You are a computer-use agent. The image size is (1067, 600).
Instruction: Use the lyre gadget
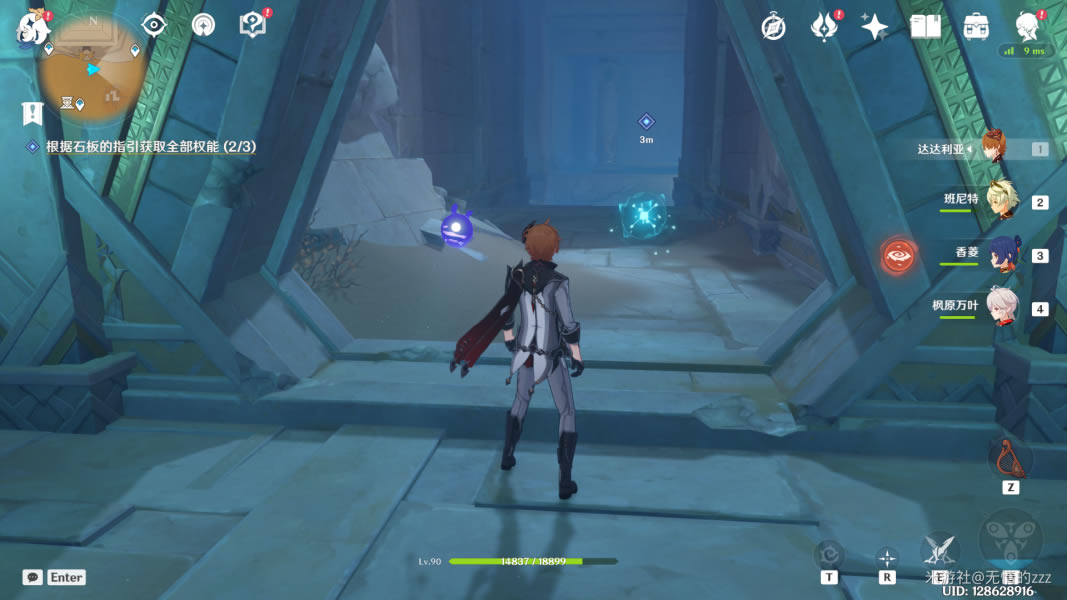(1010, 459)
